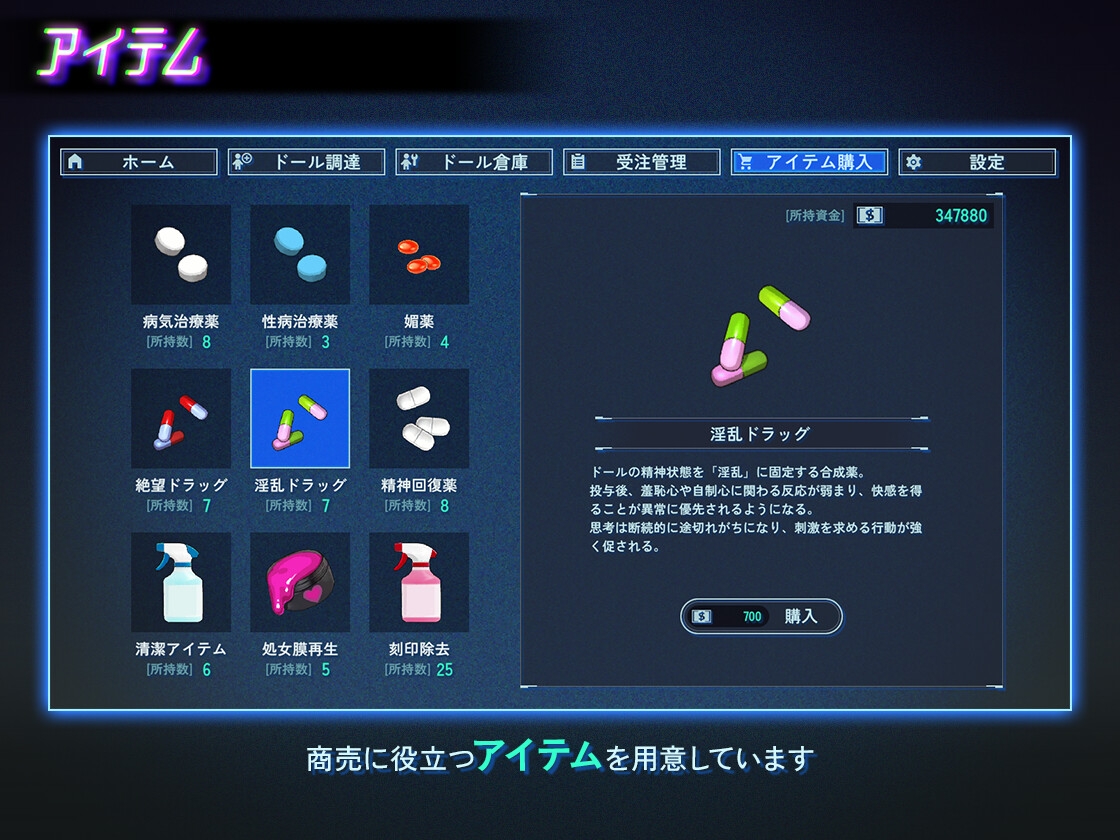Select the アイテム購入 tab
This screenshot has width=1120, height=840.
coord(809,162)
